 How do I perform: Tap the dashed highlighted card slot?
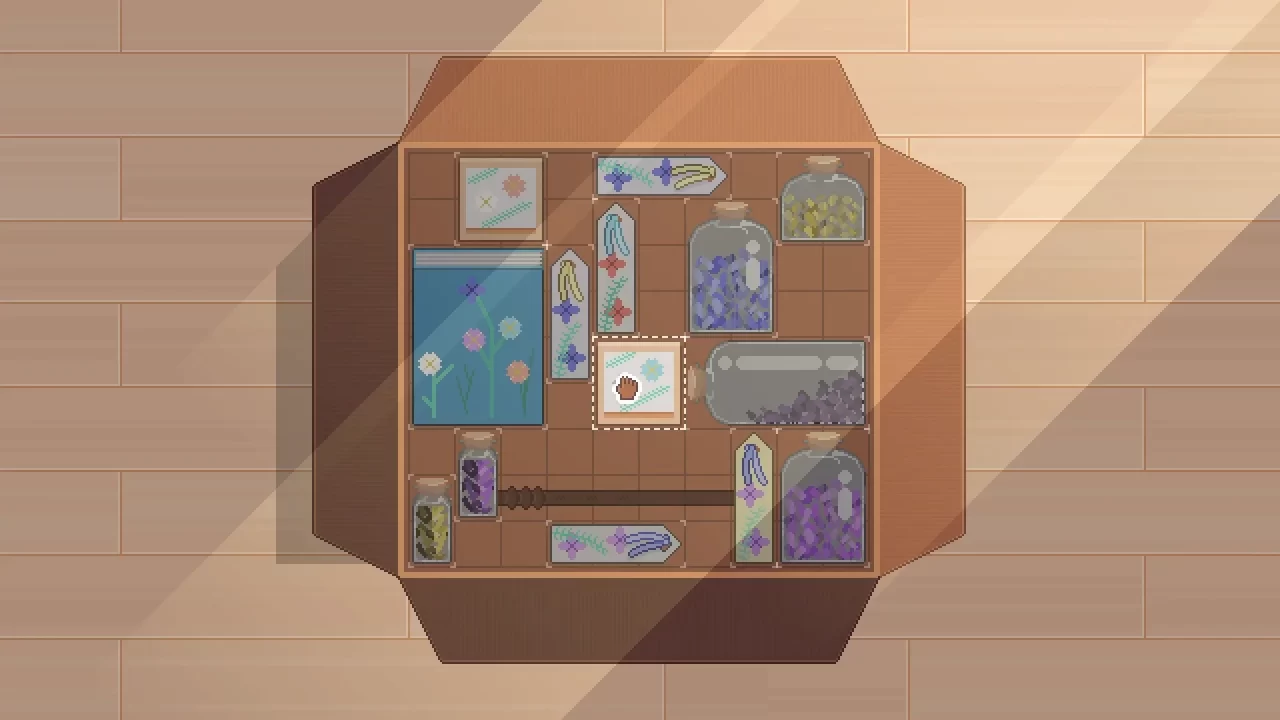[640, 383]
